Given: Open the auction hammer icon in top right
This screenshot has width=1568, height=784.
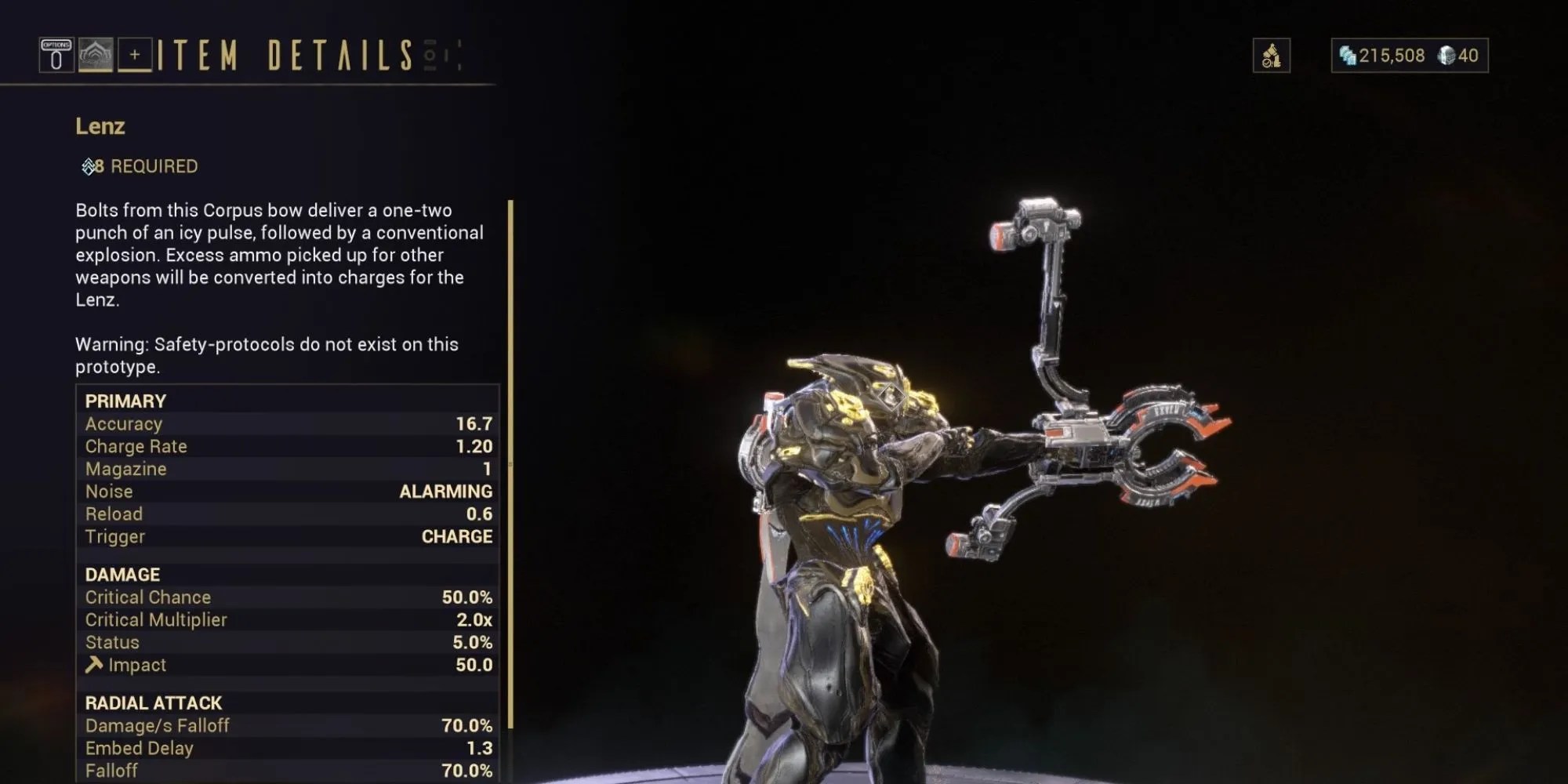Looking at the screenshot, I should coord(1272,55).
